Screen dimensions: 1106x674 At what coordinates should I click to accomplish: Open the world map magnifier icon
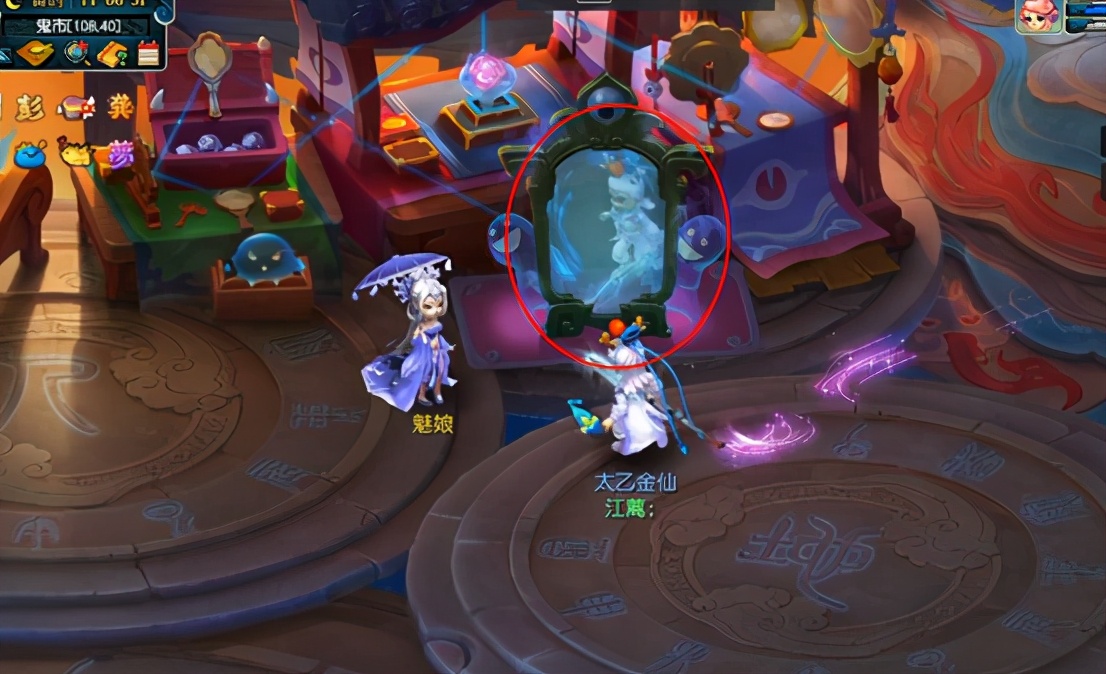77,53
